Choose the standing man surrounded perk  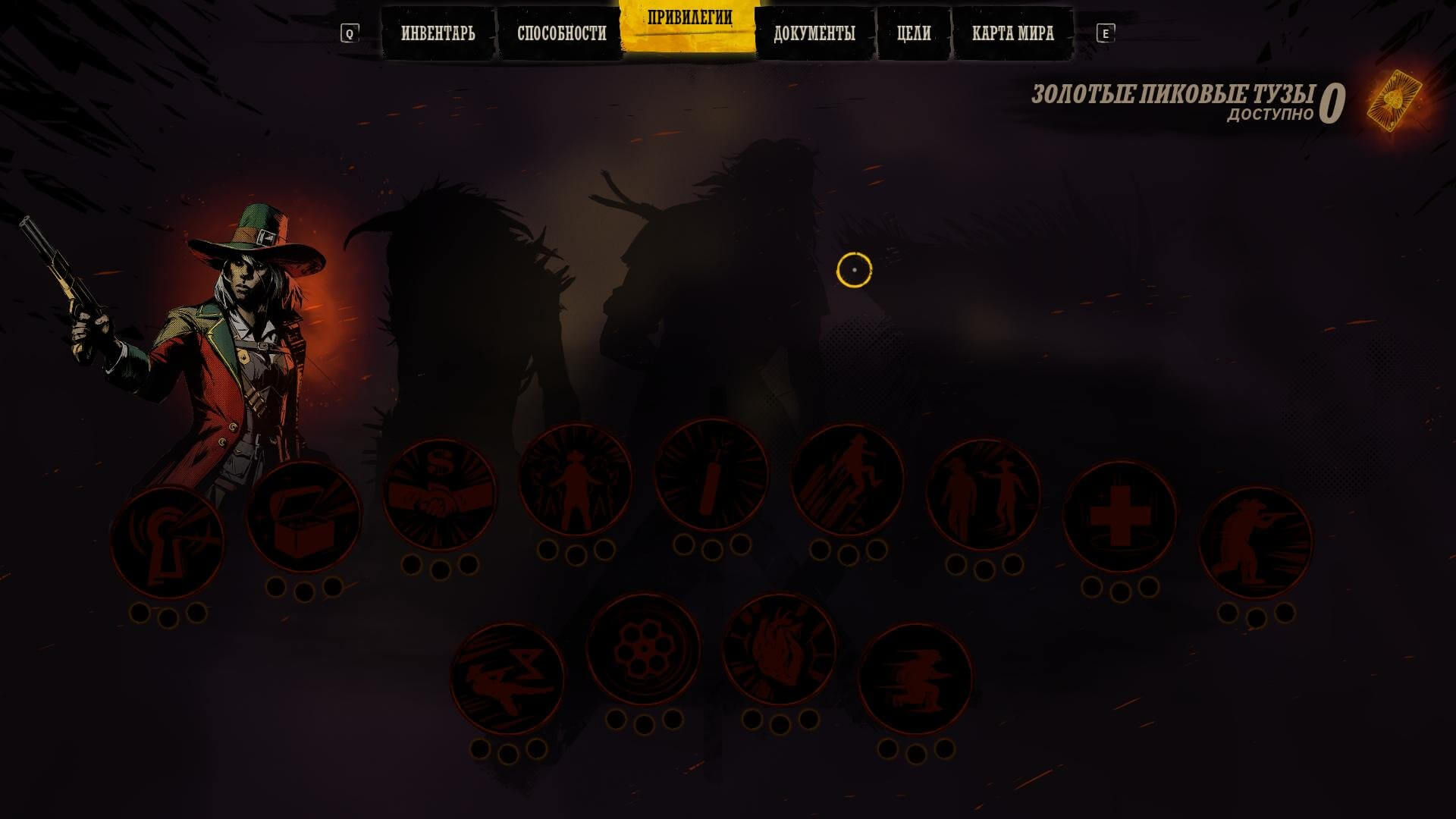click(x=576, y=480)
